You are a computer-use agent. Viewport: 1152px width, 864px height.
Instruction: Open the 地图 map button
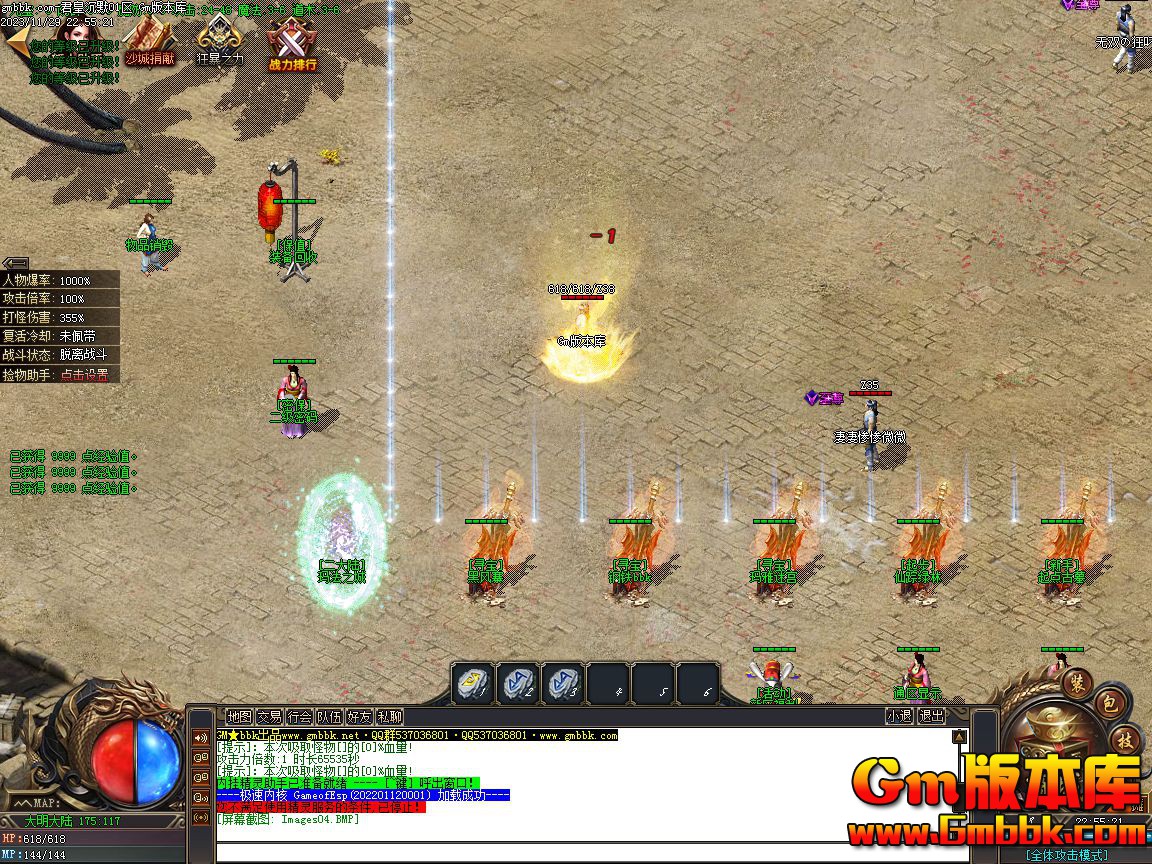(239, 716)
